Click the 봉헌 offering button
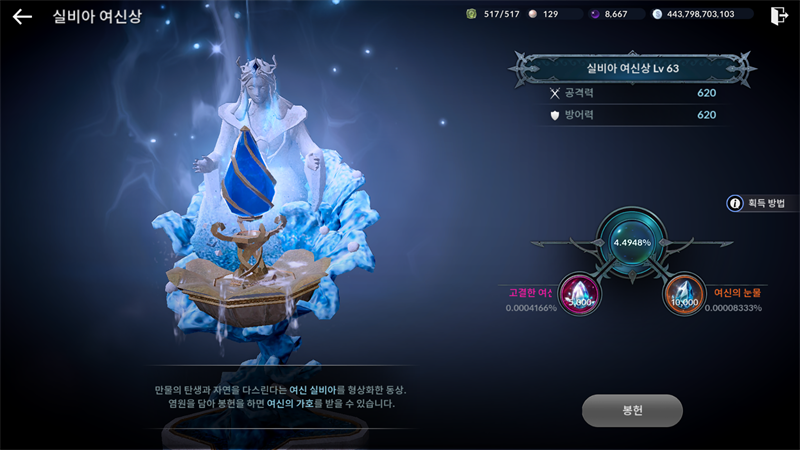 632,410
